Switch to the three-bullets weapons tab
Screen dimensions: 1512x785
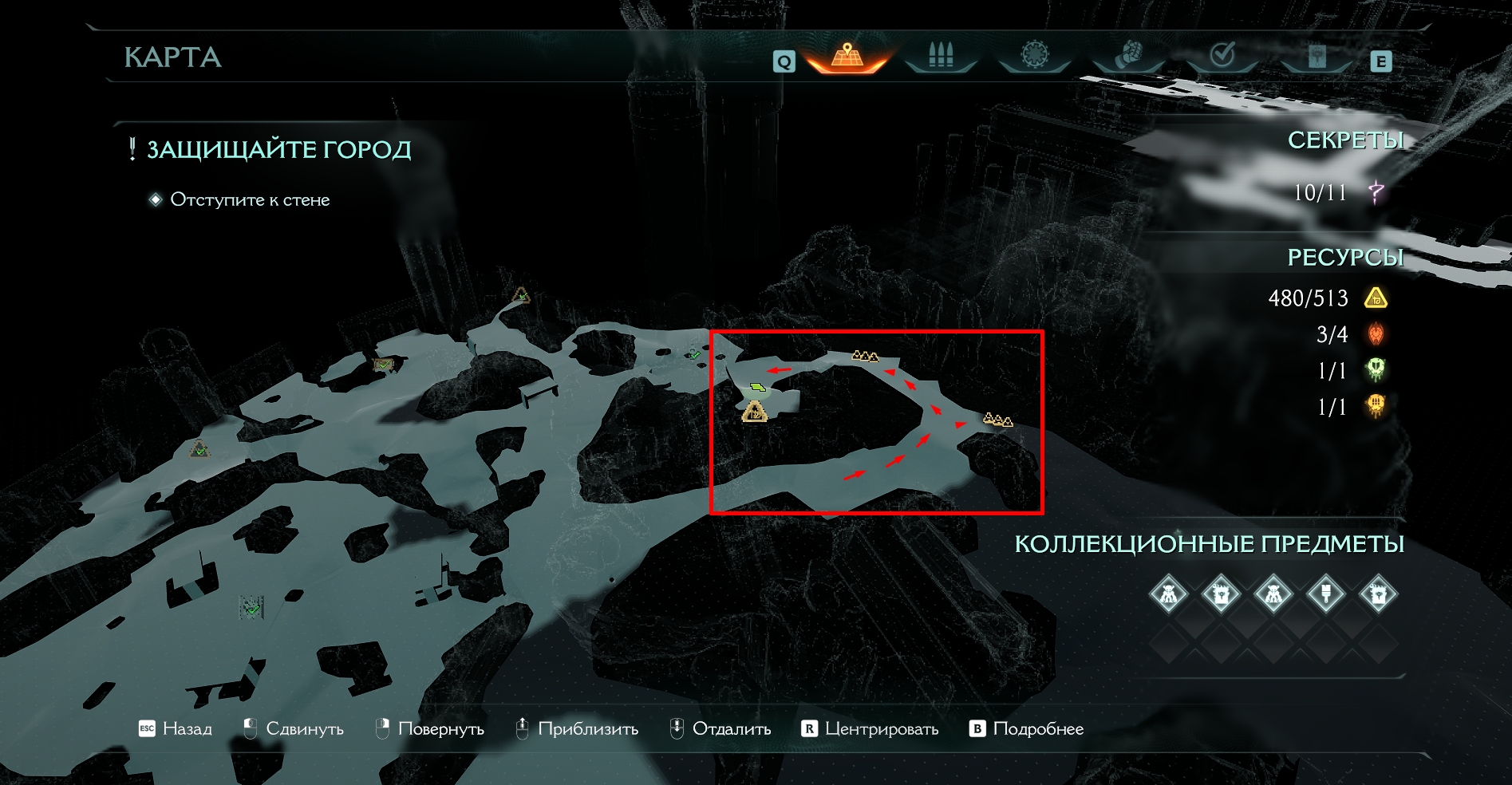coord(941,55)
